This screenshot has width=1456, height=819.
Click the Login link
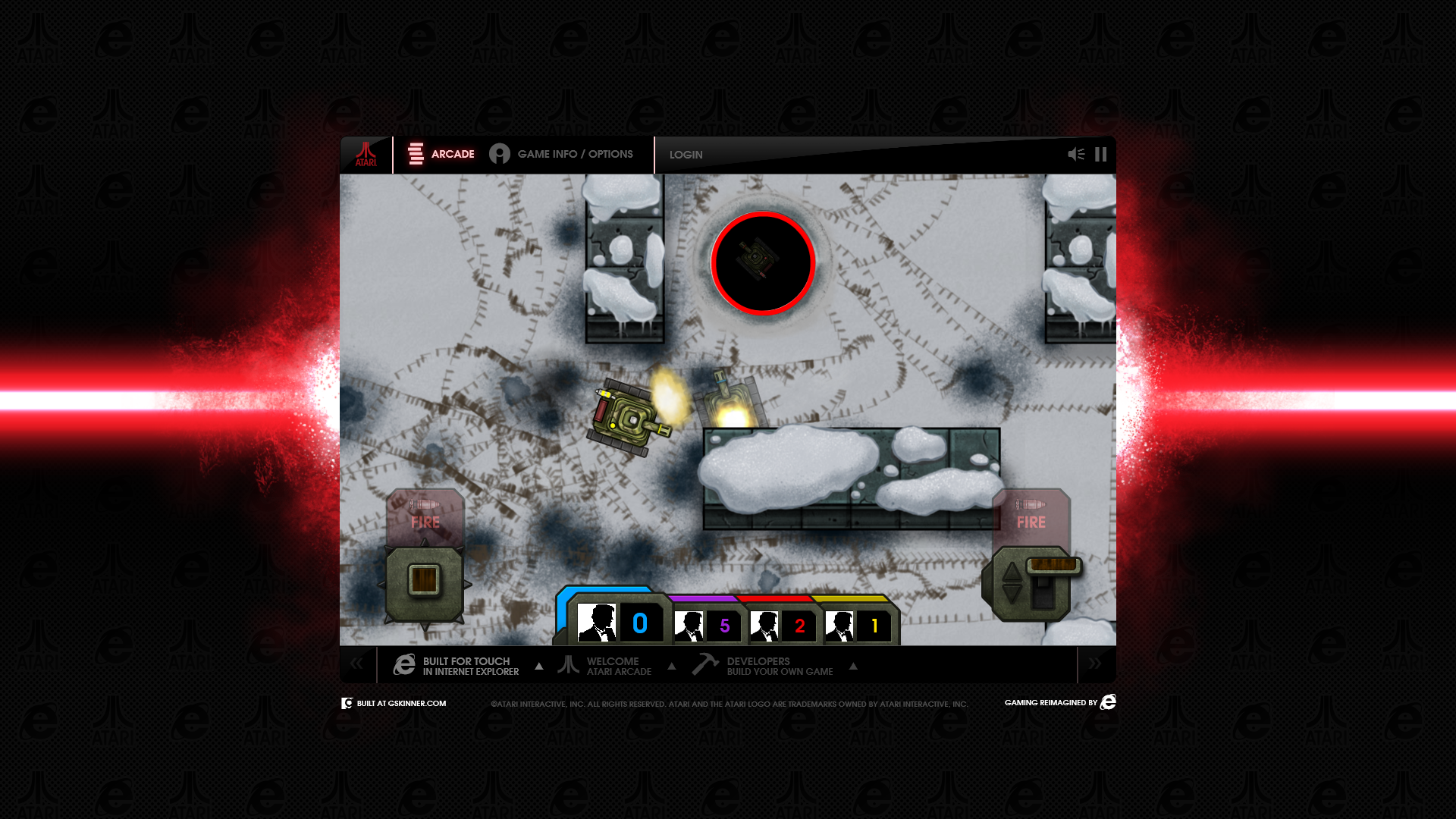click(x=686, y=155)
